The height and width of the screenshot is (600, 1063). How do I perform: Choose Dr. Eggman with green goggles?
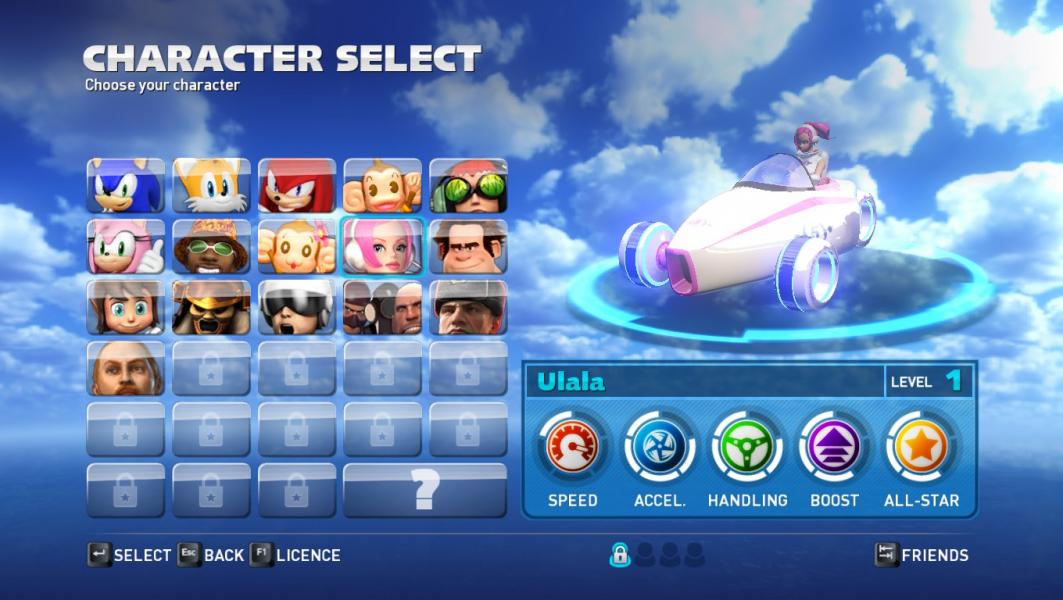click(x=468, y=186)
